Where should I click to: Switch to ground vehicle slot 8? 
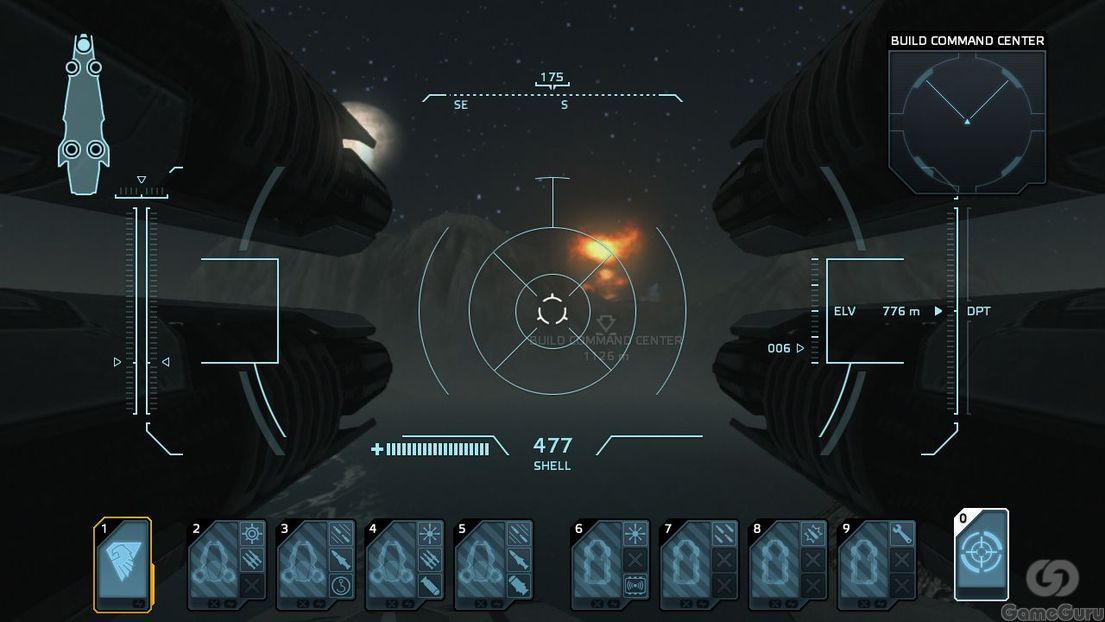pos(773,565)
